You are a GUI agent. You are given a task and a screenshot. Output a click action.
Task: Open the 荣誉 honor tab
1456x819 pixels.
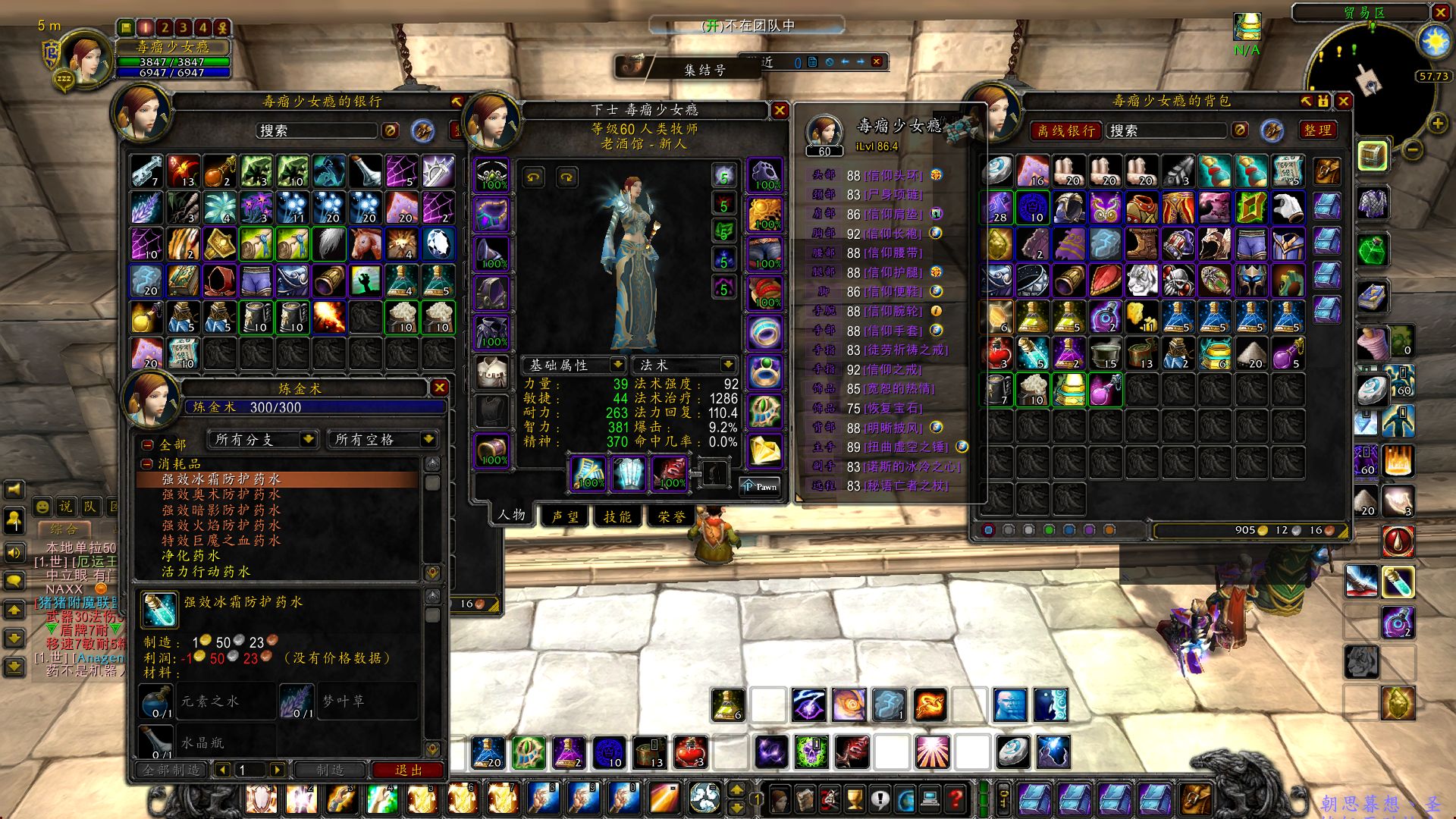coord(671,516)
